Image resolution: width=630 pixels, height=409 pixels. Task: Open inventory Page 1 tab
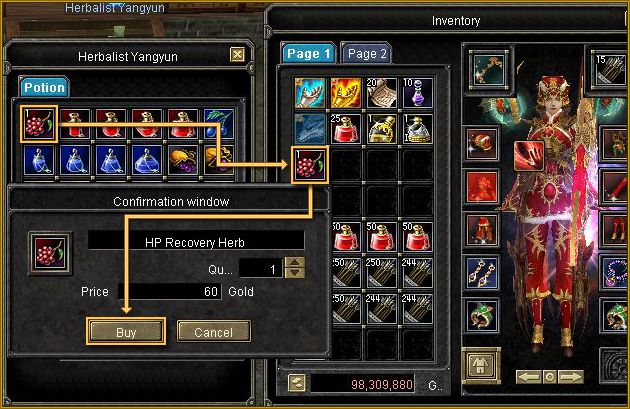(x=307, y=54)
